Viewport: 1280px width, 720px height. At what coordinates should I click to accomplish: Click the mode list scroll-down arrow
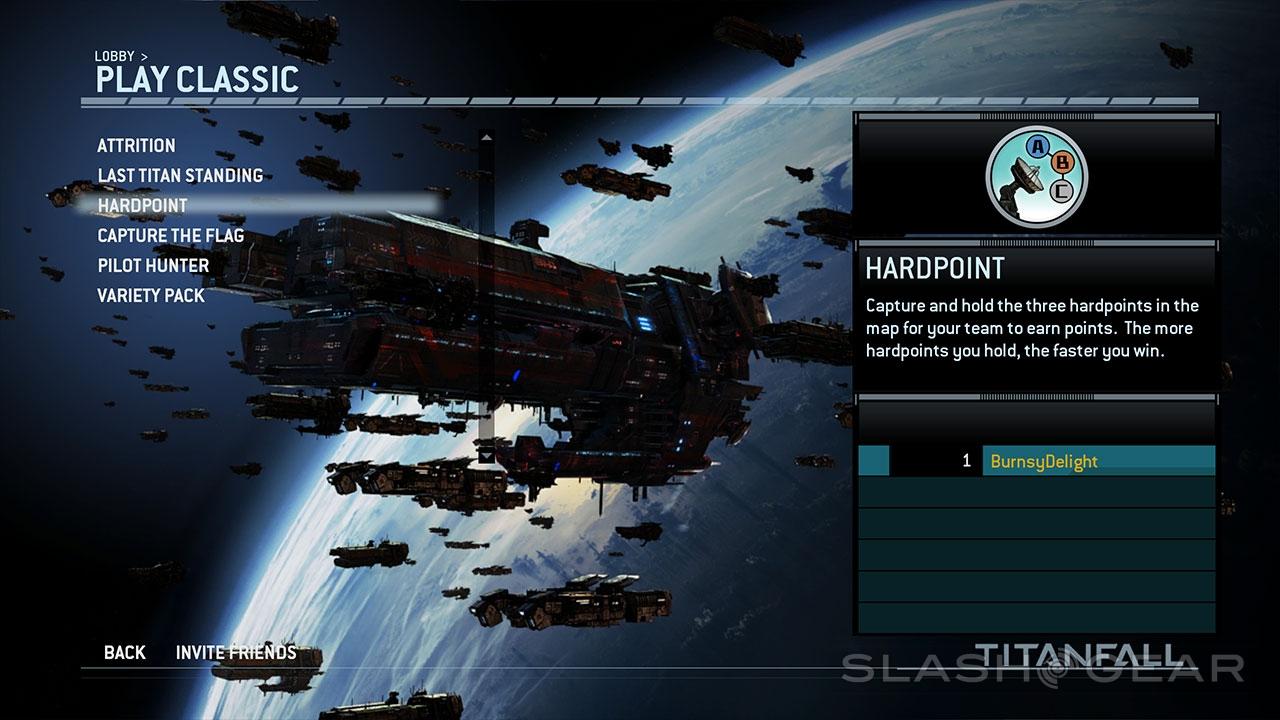click(486, 455)
